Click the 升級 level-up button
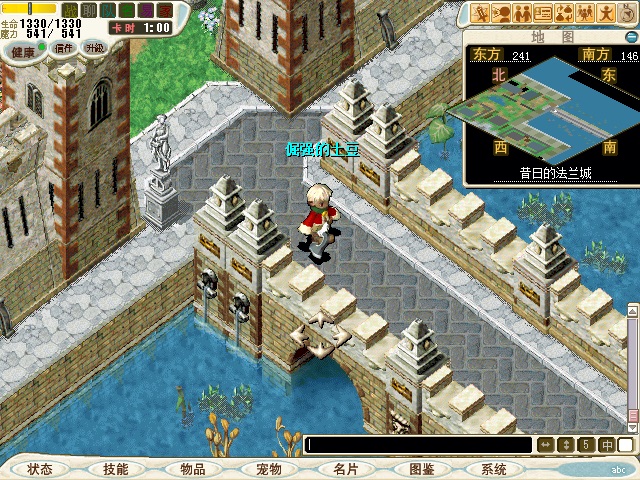This screenshot has width=640, height=480. pyautogui.click(x=95, y=48)
